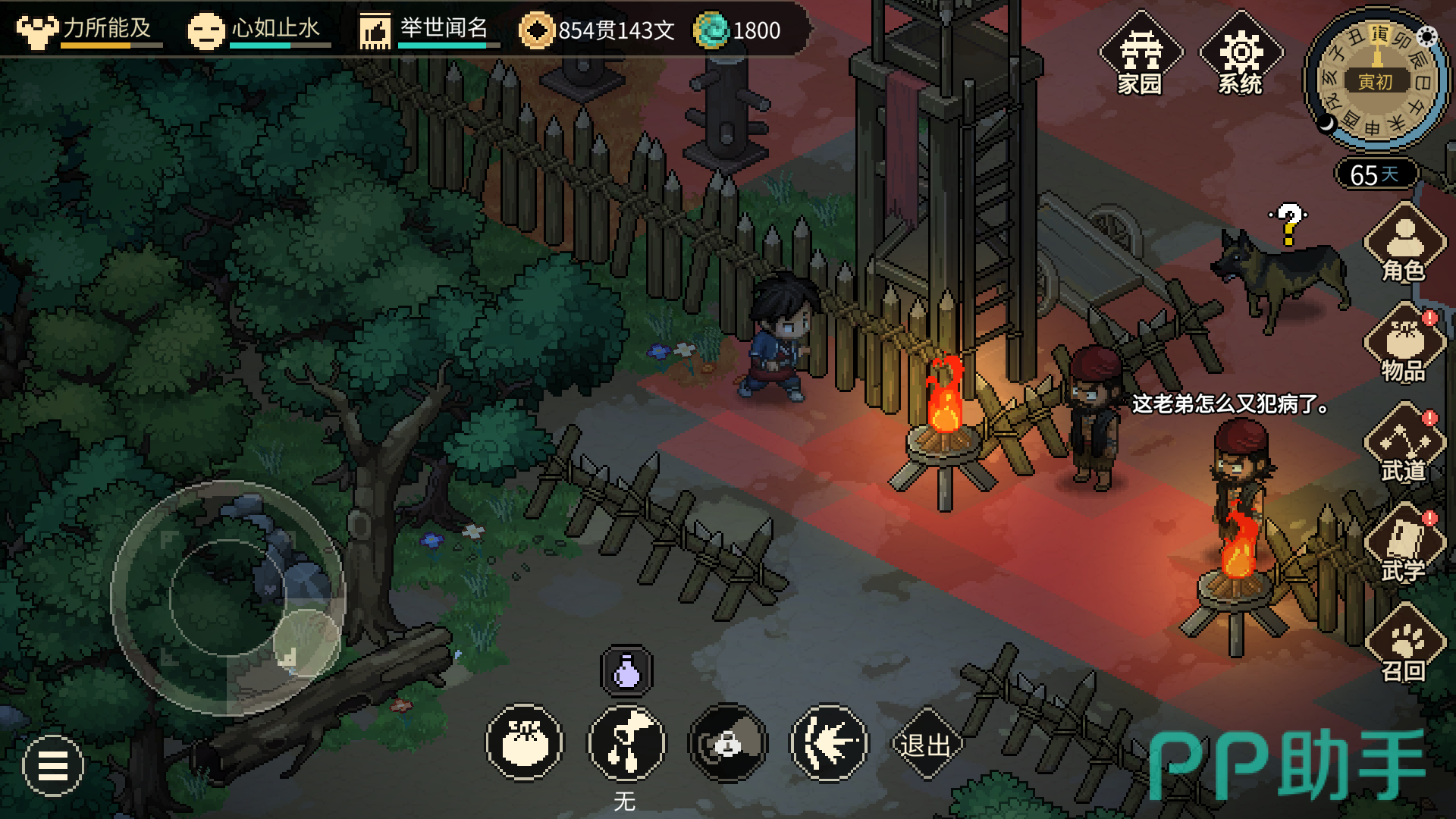
Task: Use the purple potion quick slot
Action: point(626,671)
